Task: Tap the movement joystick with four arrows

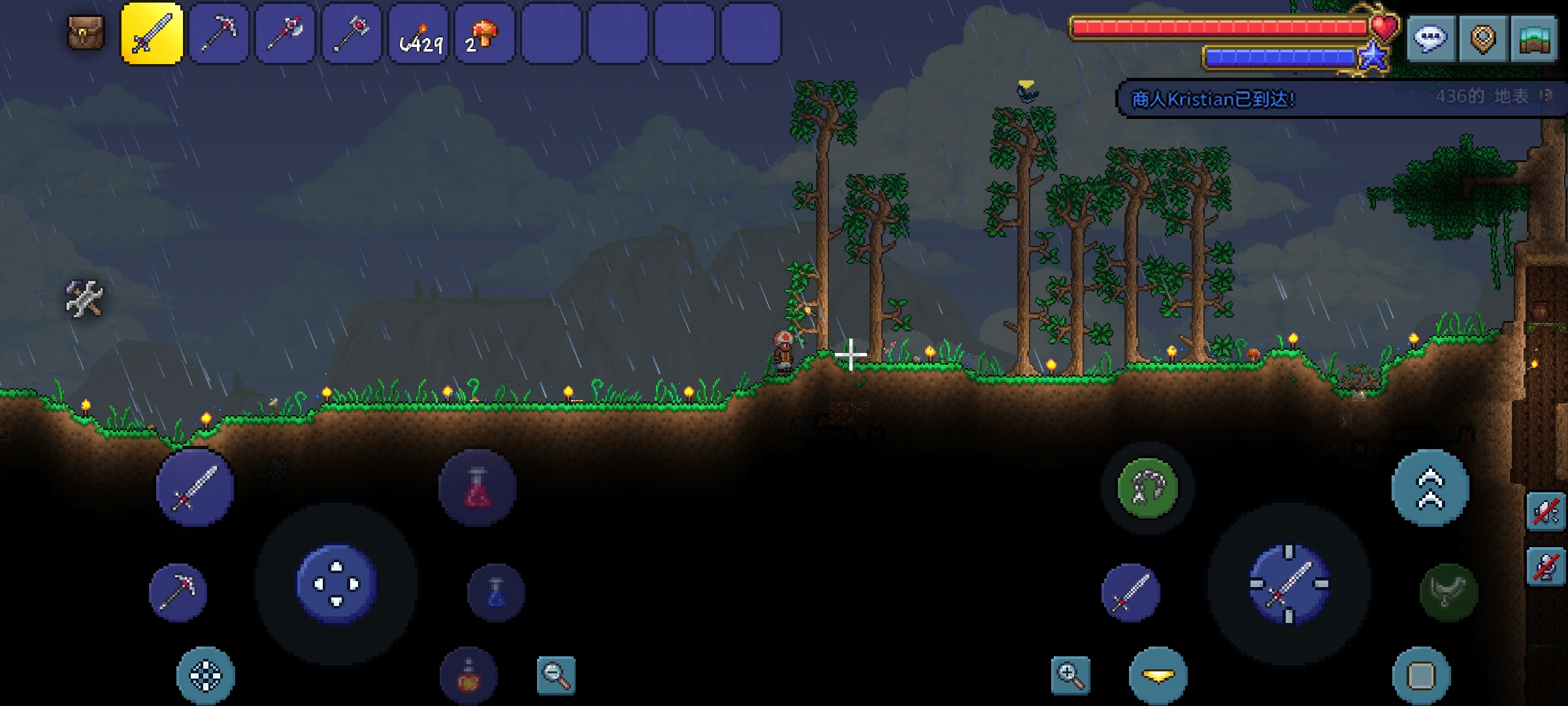Action: [336, 584]
